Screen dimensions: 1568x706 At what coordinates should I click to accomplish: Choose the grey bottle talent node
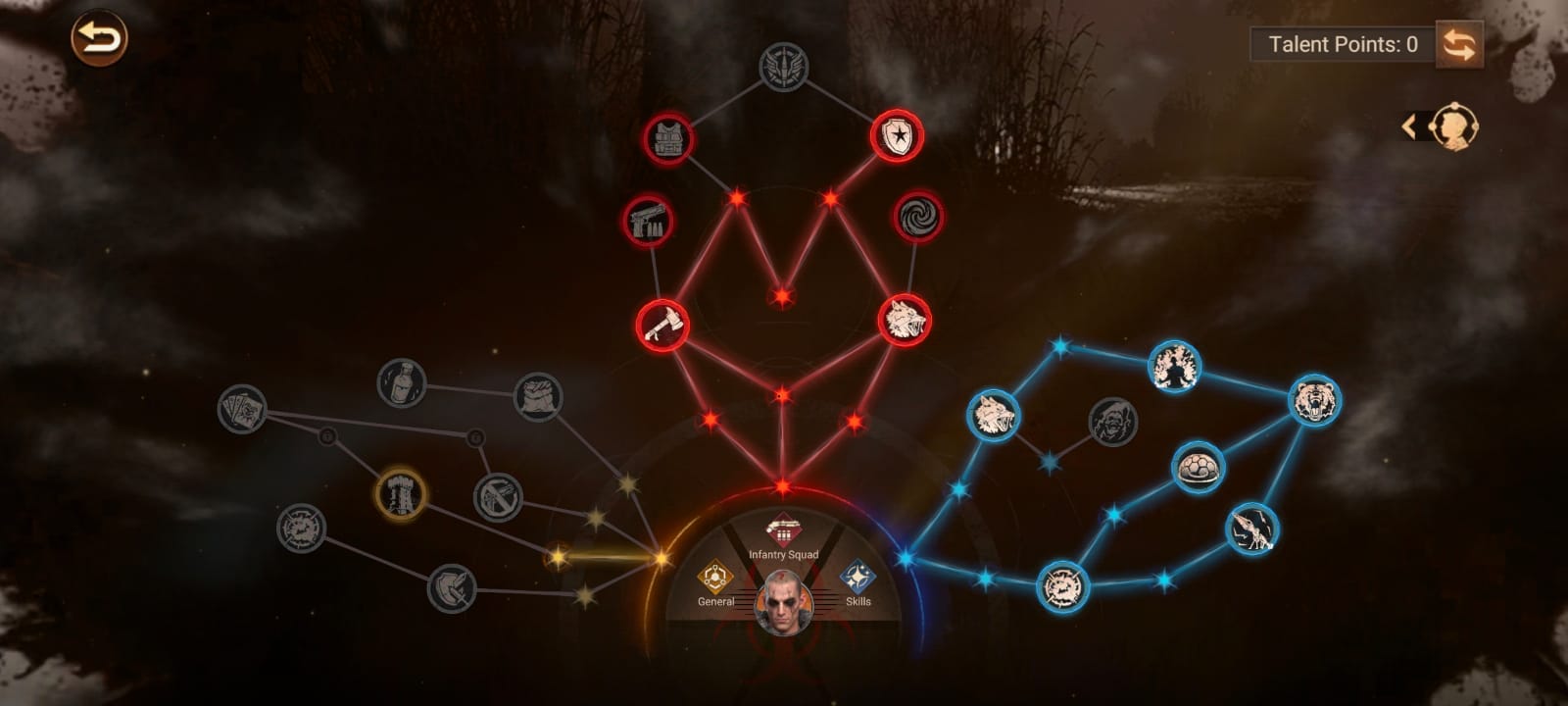click(x=402, y=382)
